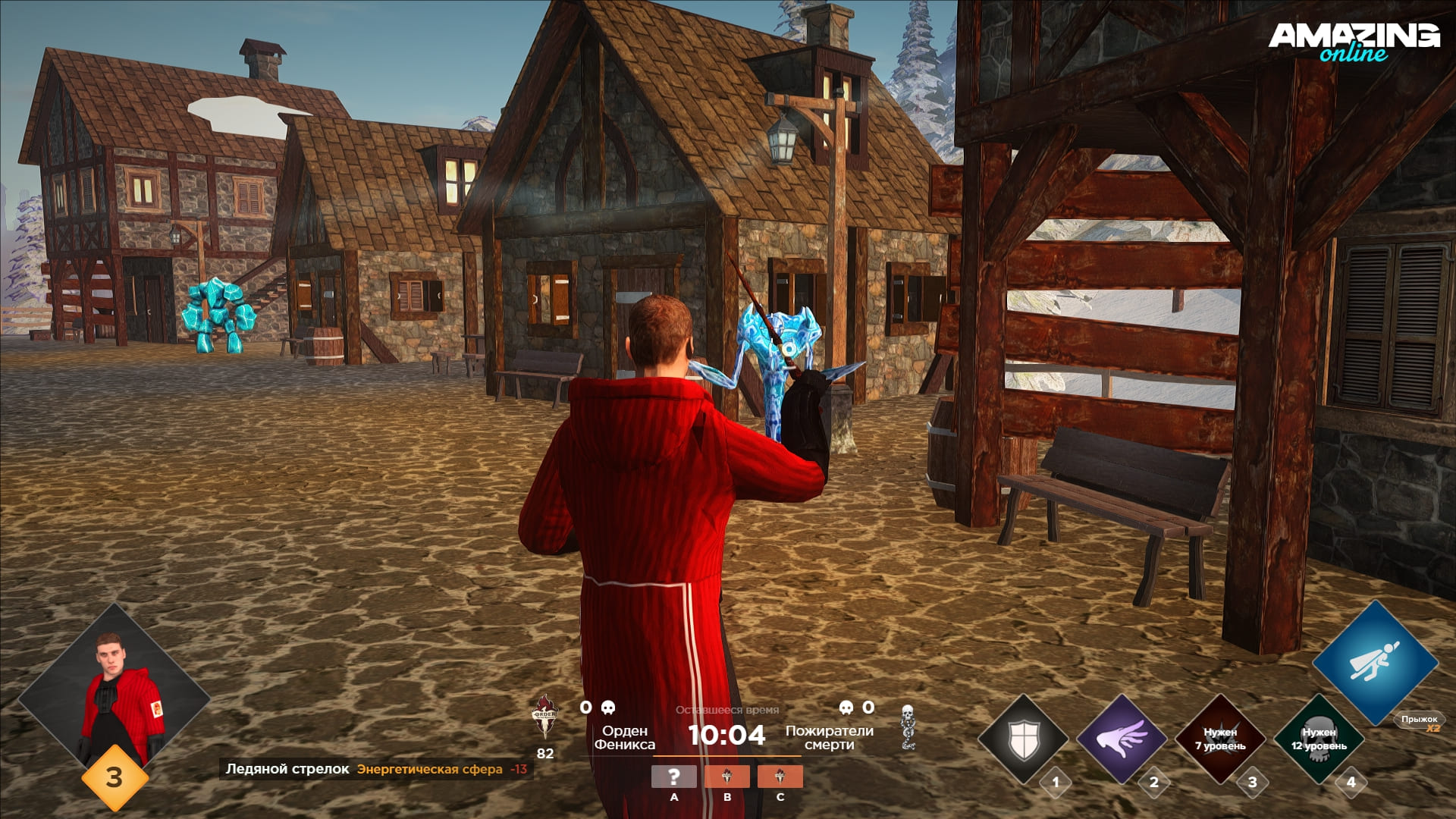1456x819 pixels.
Task: Click the Amazing Online logo
Action: coord(1354,41)
